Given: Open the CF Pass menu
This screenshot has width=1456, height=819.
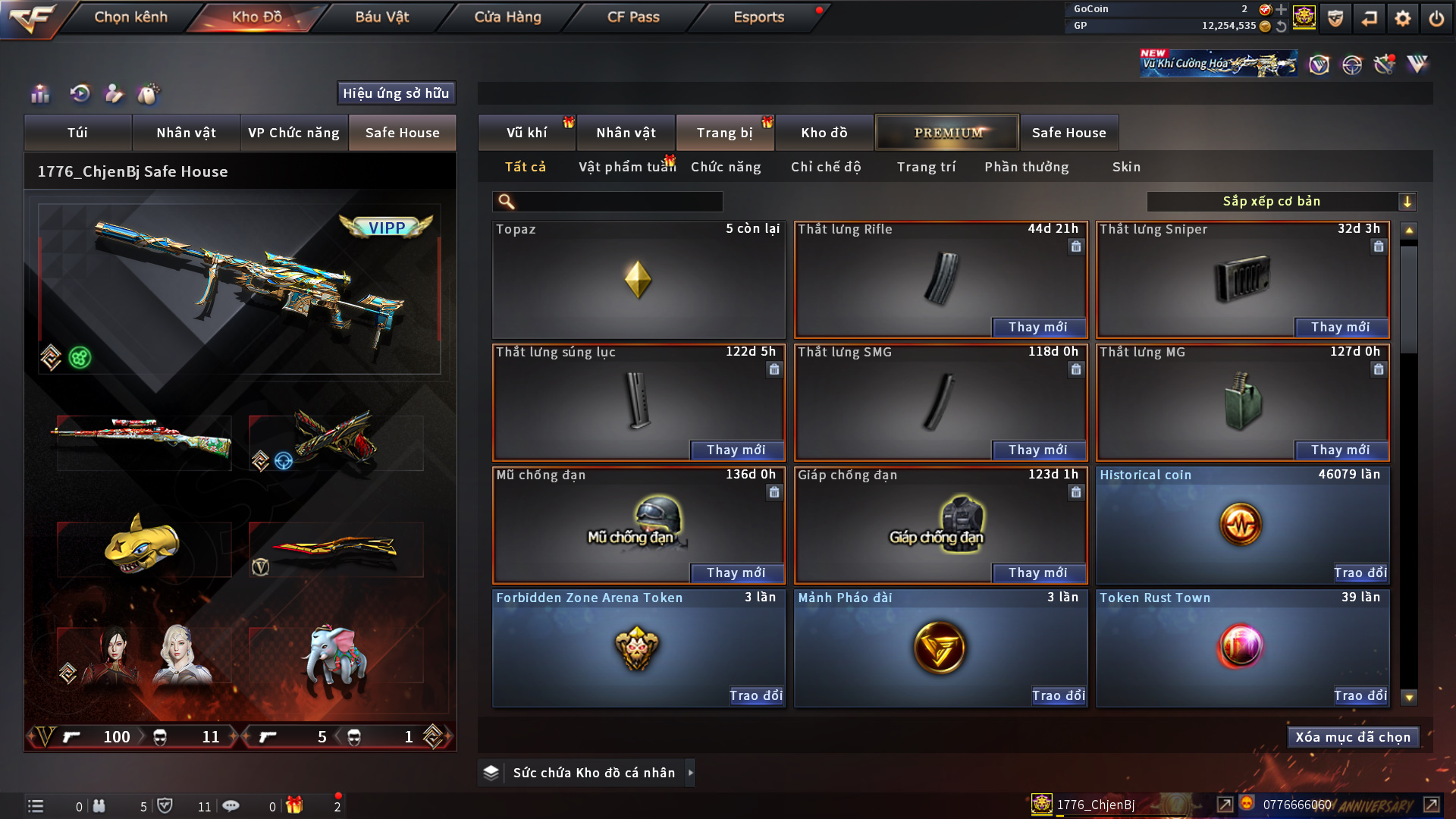Looking at the screenshot, I should click(633, 17).
